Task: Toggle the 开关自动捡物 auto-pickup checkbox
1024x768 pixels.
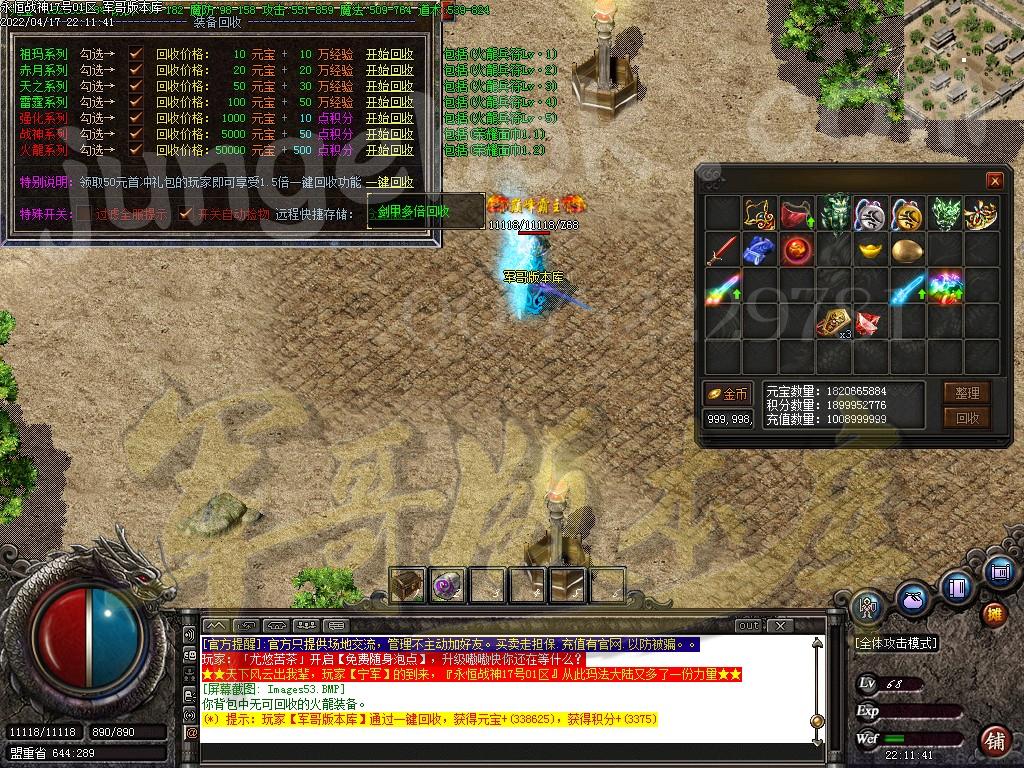Action: click(184, 214)
